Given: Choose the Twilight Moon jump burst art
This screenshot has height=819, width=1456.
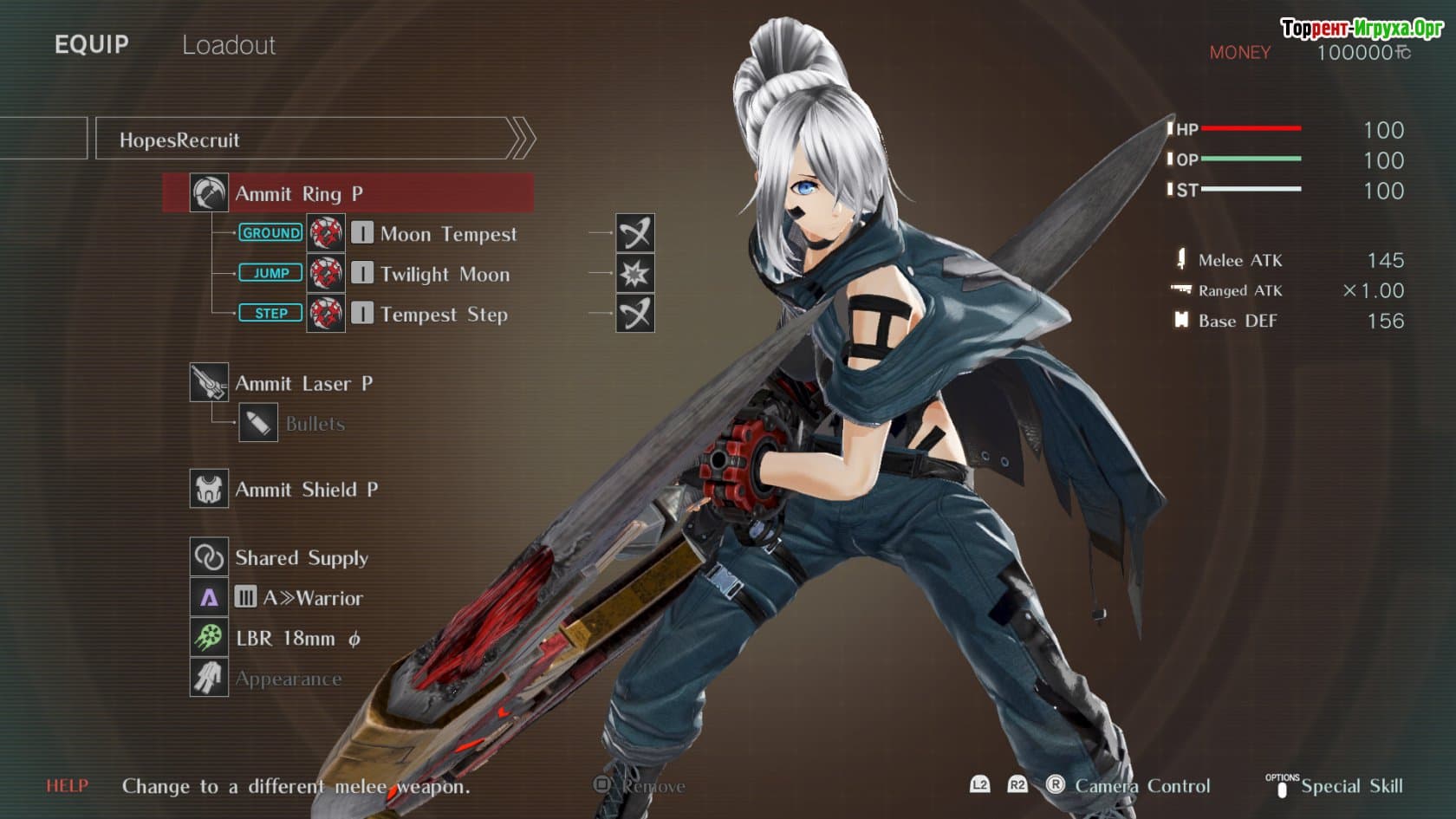Looking at the screenshot, I should click(x=444, y=275).
